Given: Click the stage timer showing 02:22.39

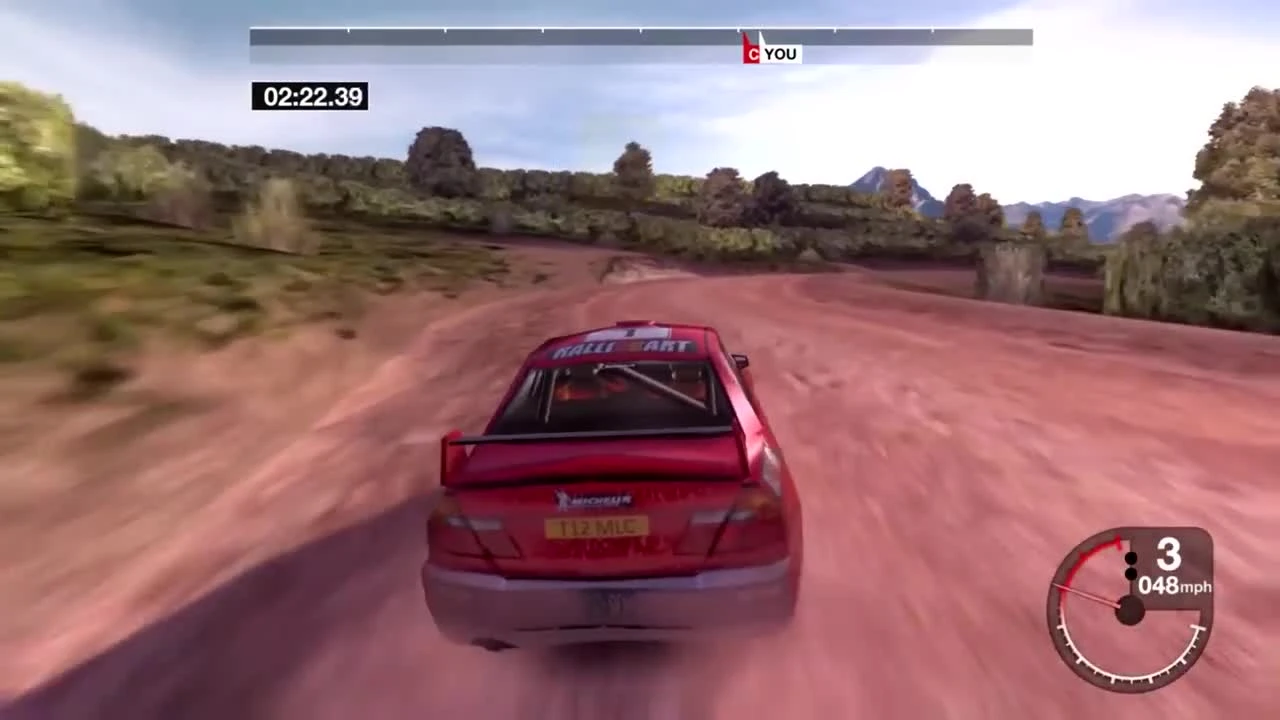Looking at the screenshot, I should 310,97.
